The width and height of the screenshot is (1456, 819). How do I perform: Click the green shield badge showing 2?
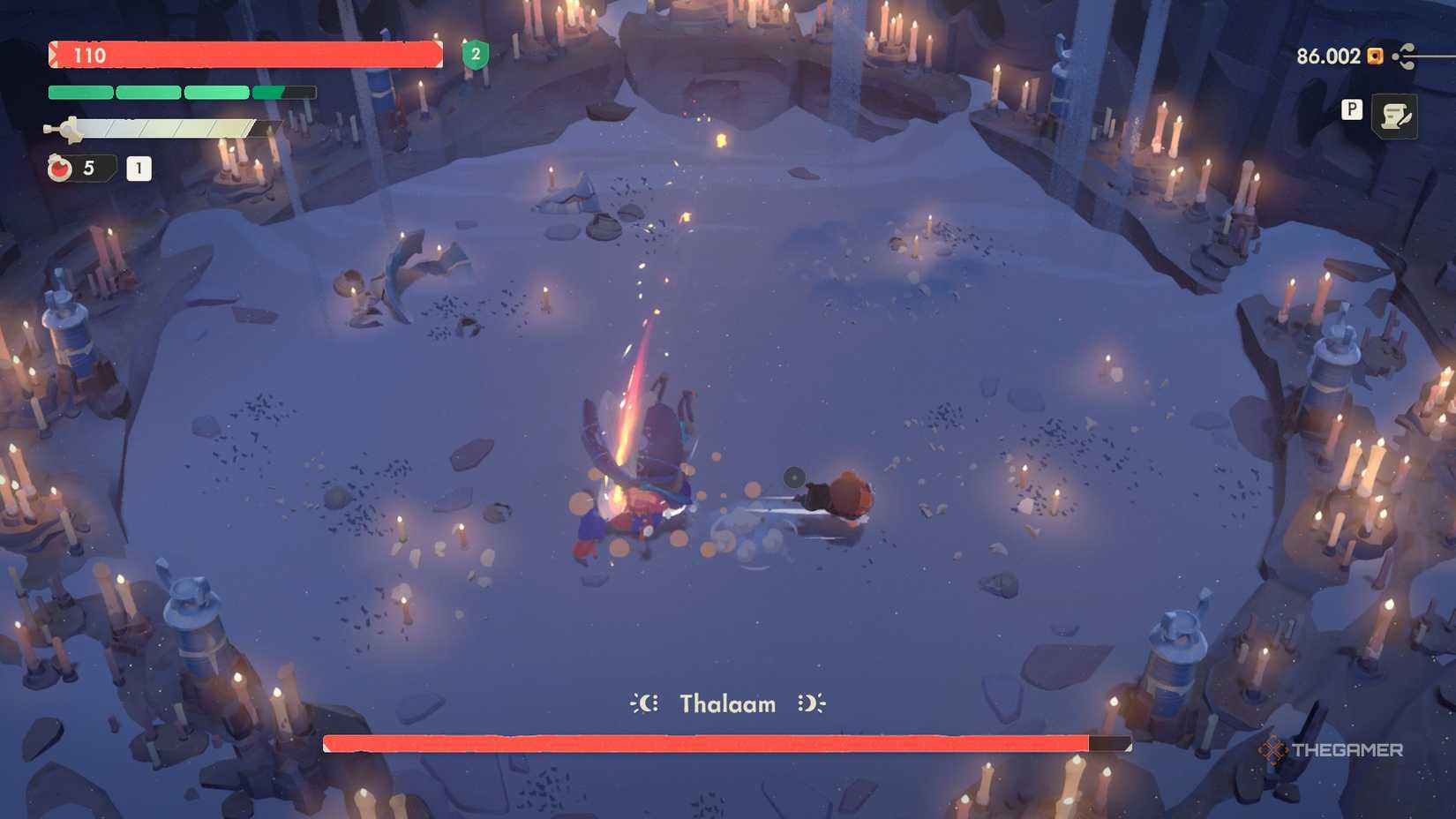coord(475,55)
